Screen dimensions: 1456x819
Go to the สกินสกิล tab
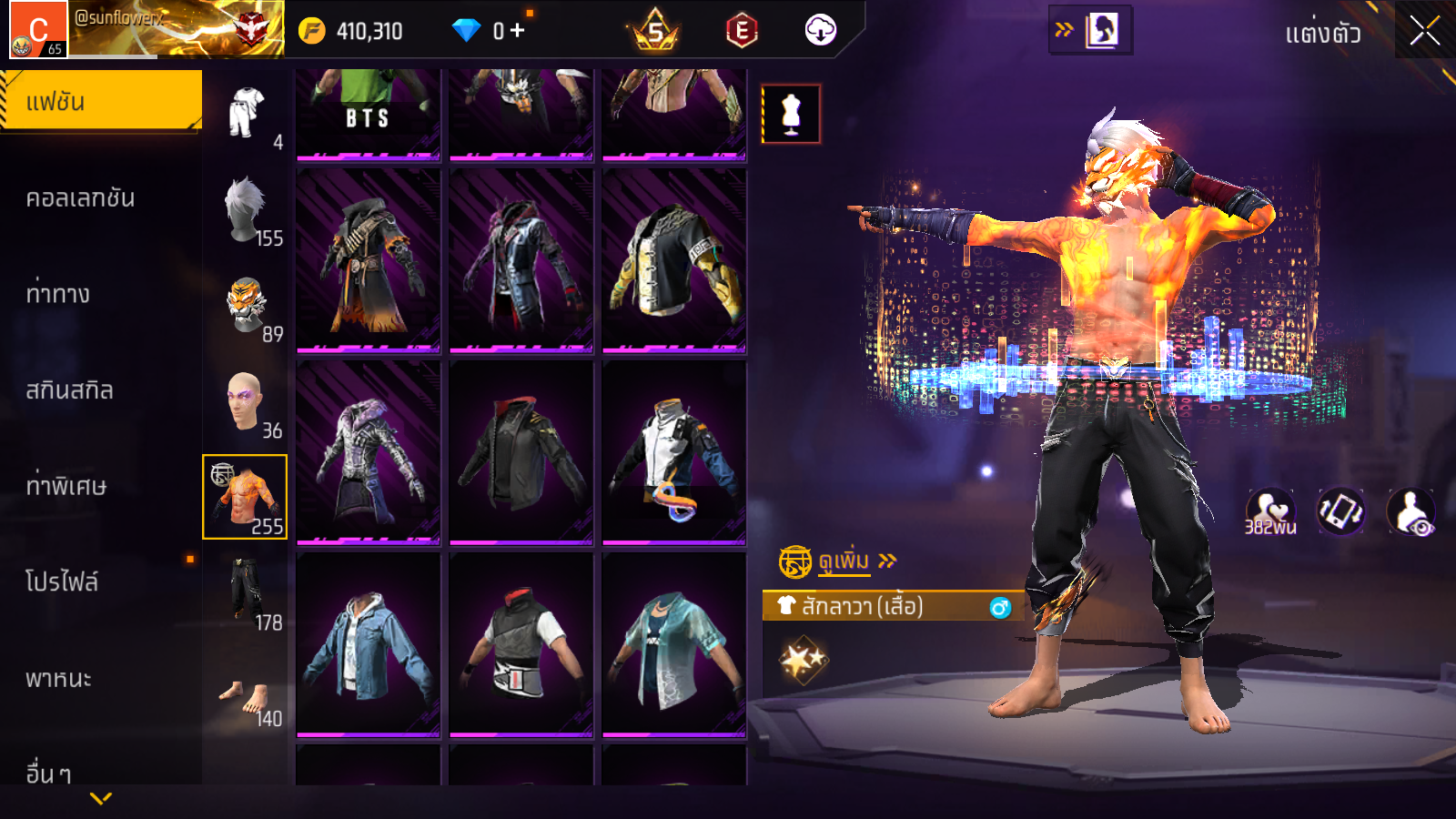click(69, 390)
